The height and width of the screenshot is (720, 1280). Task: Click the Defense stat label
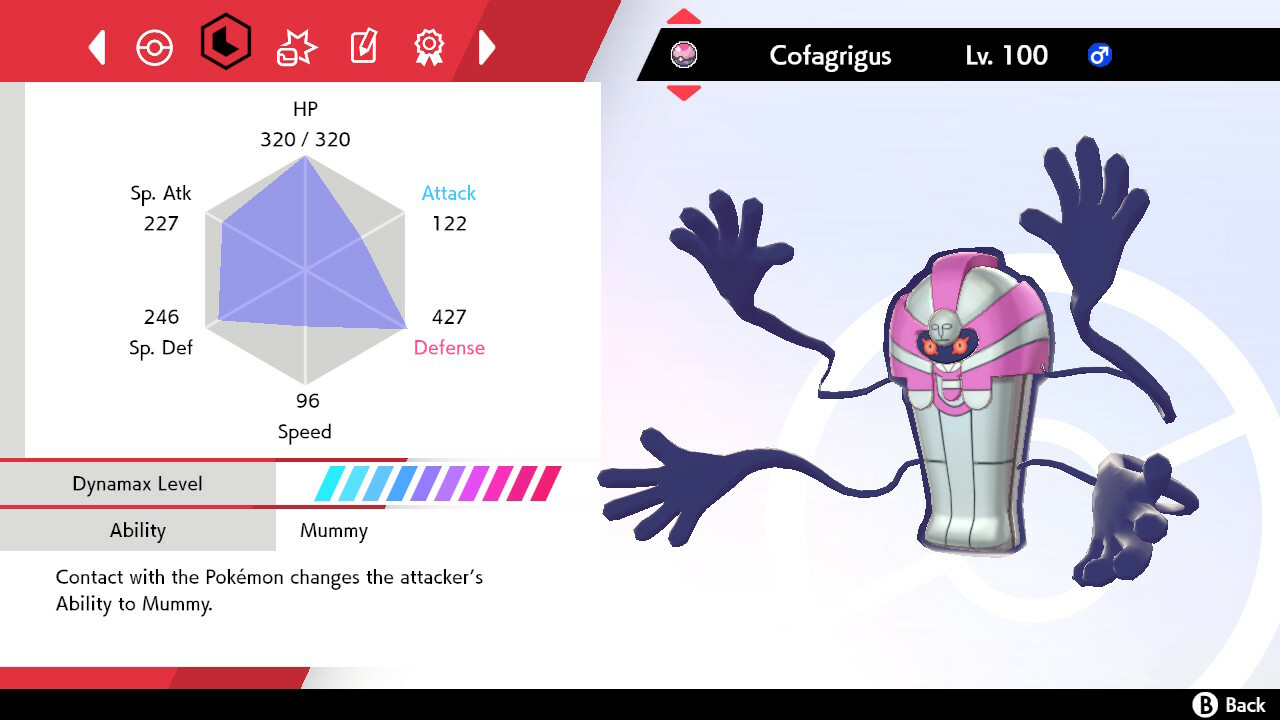449,348
